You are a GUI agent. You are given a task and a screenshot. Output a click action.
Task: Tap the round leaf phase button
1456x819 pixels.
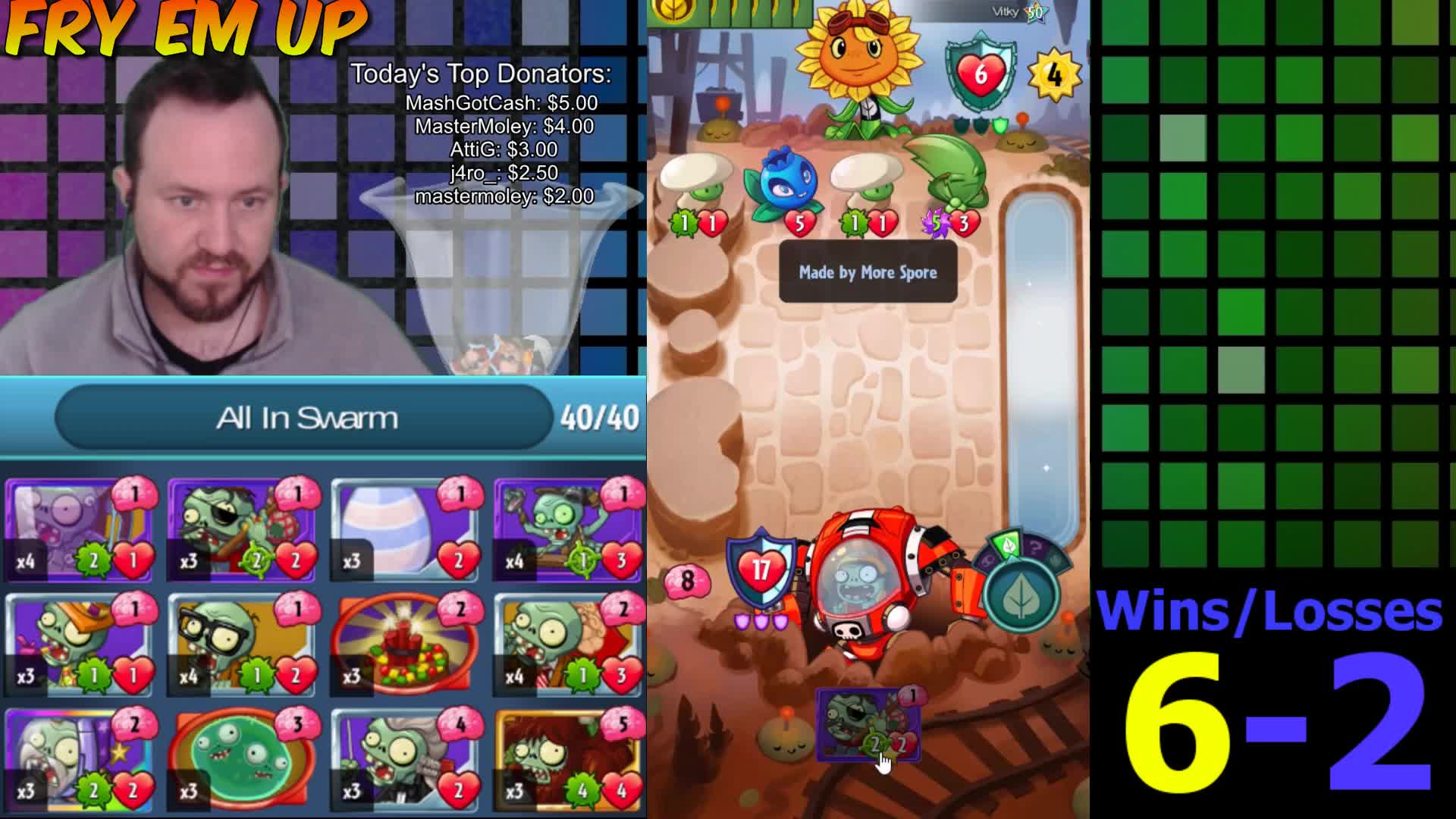[x=1022, y=596]
